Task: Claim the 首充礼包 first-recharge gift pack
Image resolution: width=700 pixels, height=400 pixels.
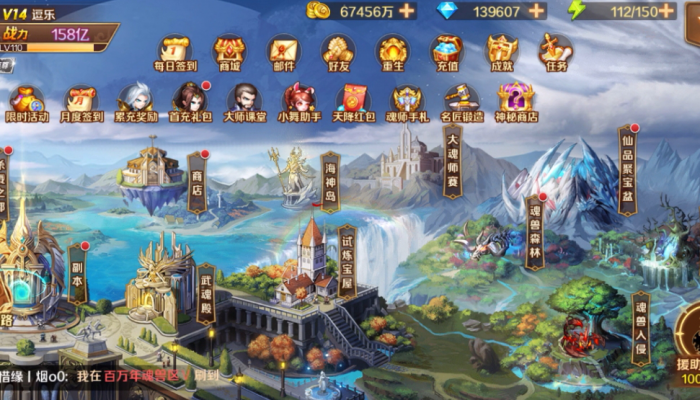Action: click(189, 102)
